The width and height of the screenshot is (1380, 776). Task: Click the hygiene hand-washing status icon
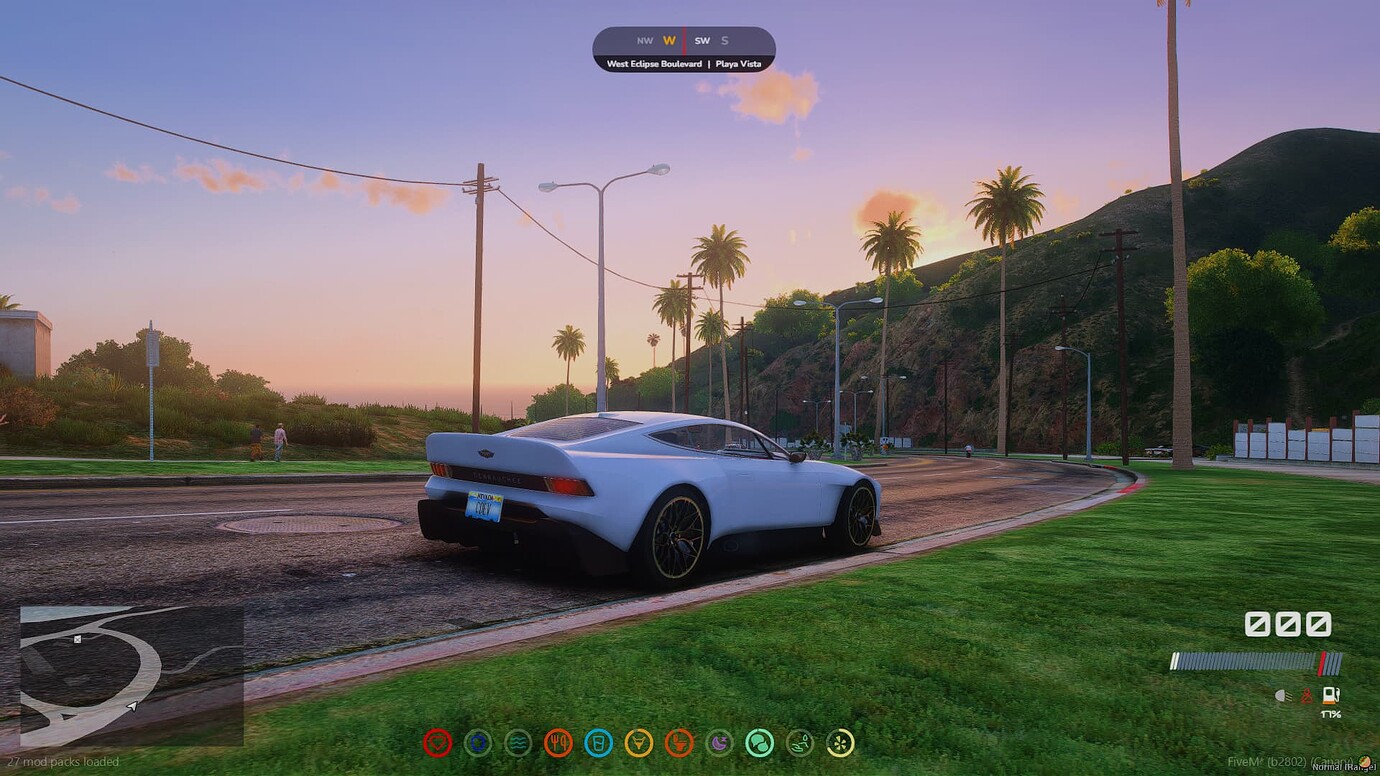pyautogui.click(x=798, y=742)
